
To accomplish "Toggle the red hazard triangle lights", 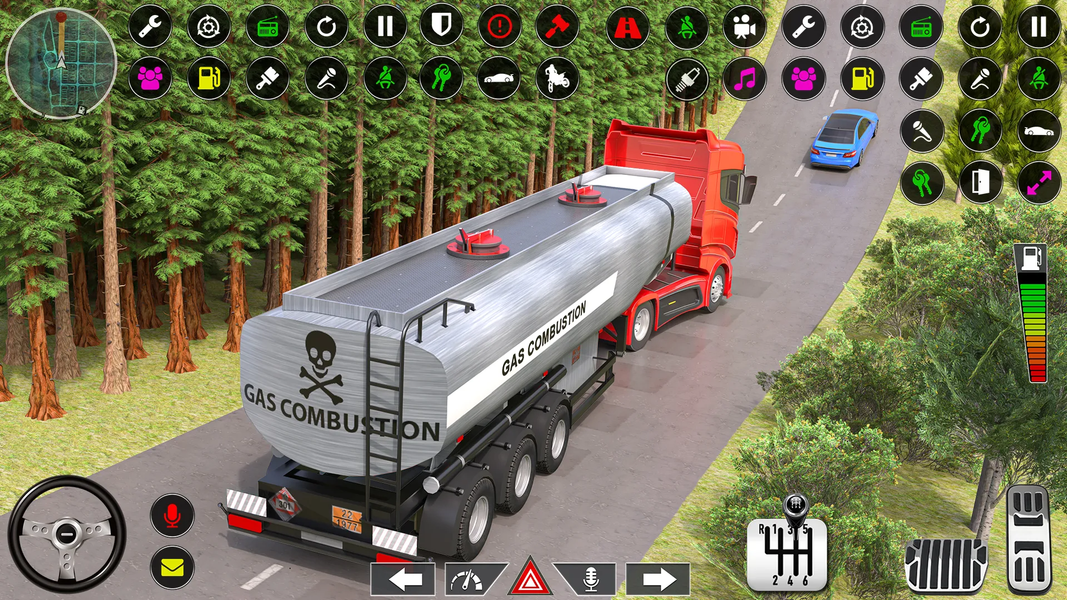I will (x=530, y=578).
